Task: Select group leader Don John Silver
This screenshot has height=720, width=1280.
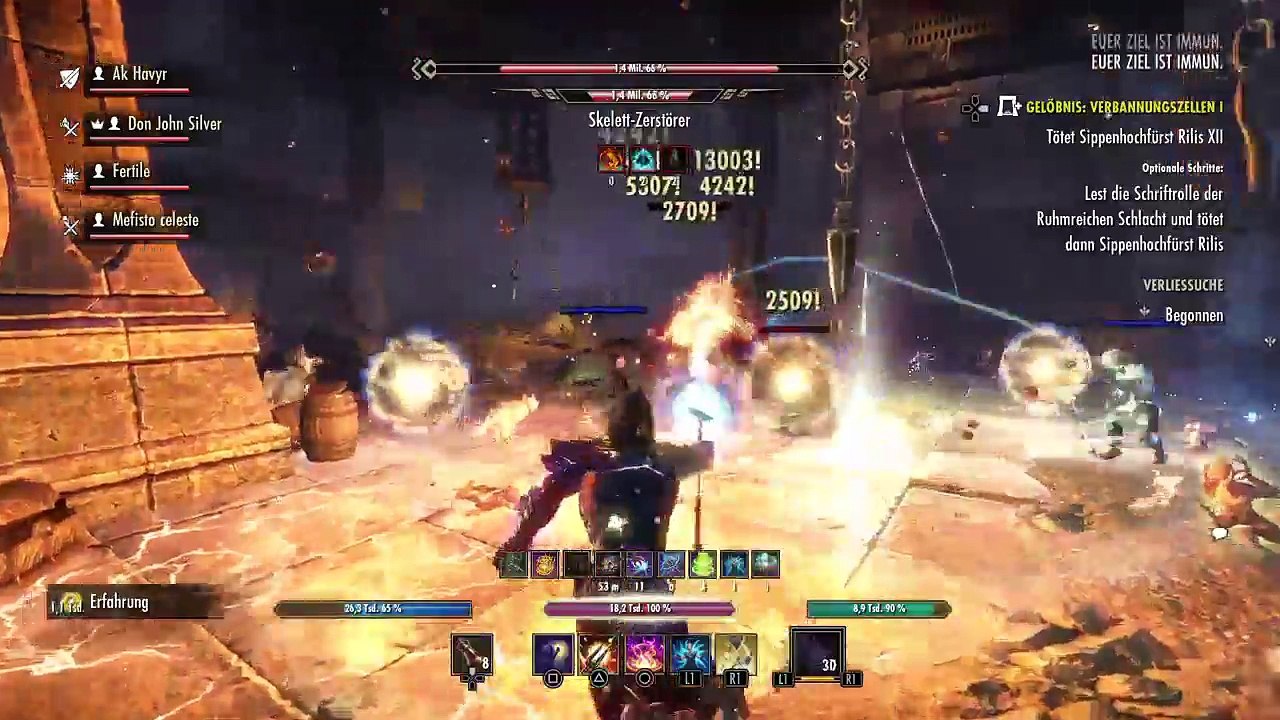Action: 174,124
